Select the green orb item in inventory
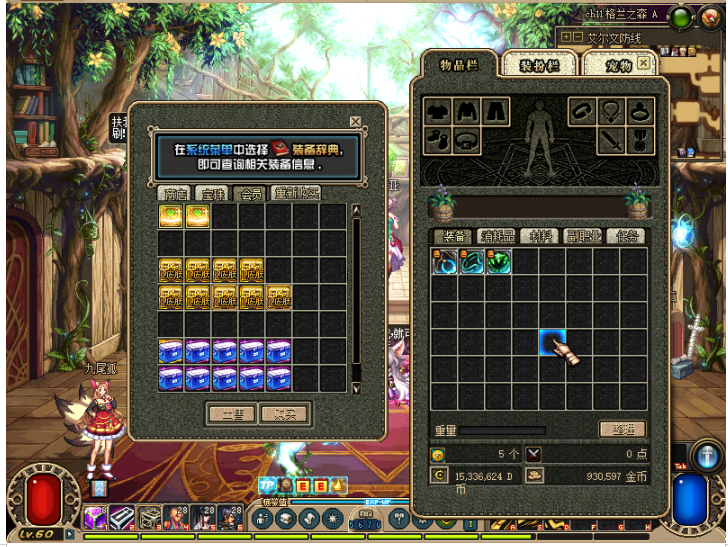728x547 pixels. point(499,262)
